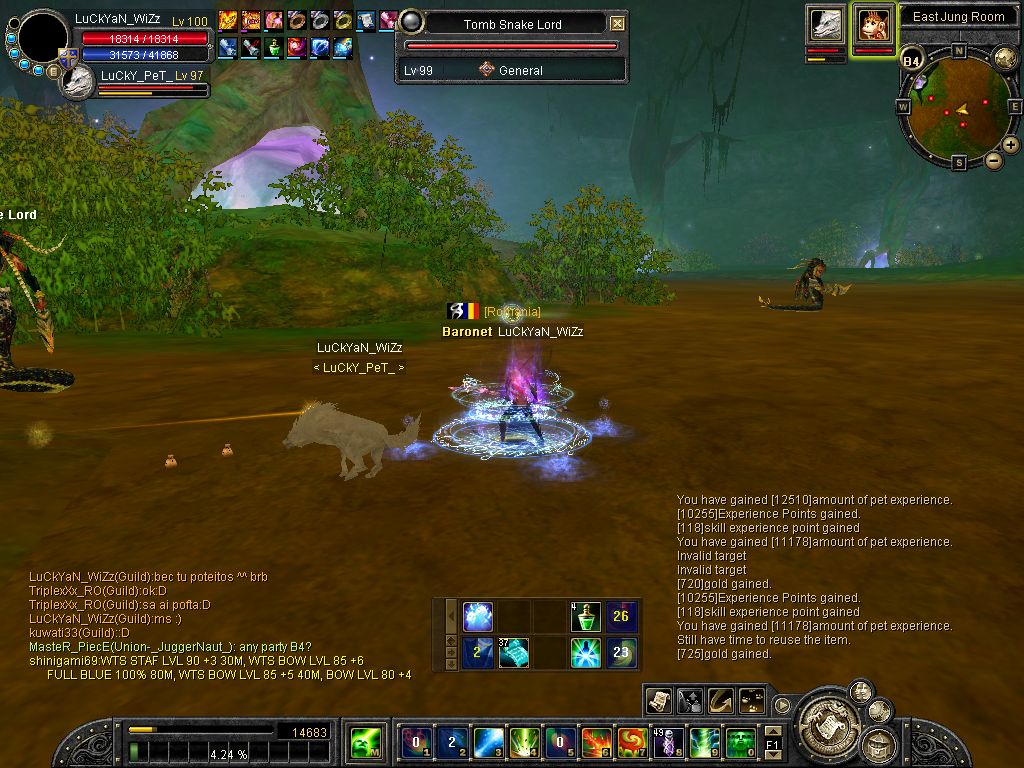Open the scroll icon menu button
This screenshot has width=1024, height=768.
coord(657,701)
